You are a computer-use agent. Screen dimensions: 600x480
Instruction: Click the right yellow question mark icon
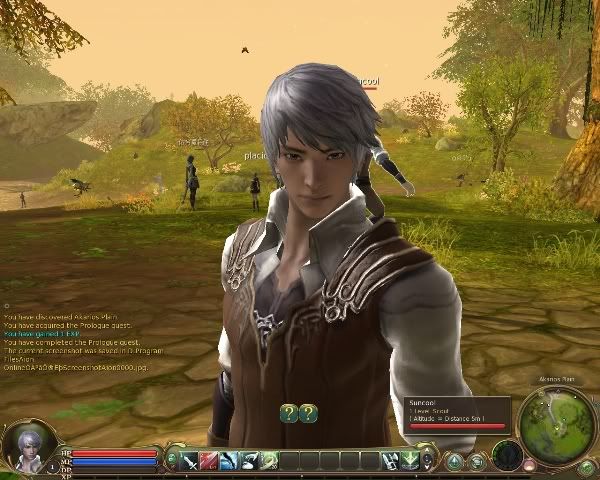[x=308, y=412]
